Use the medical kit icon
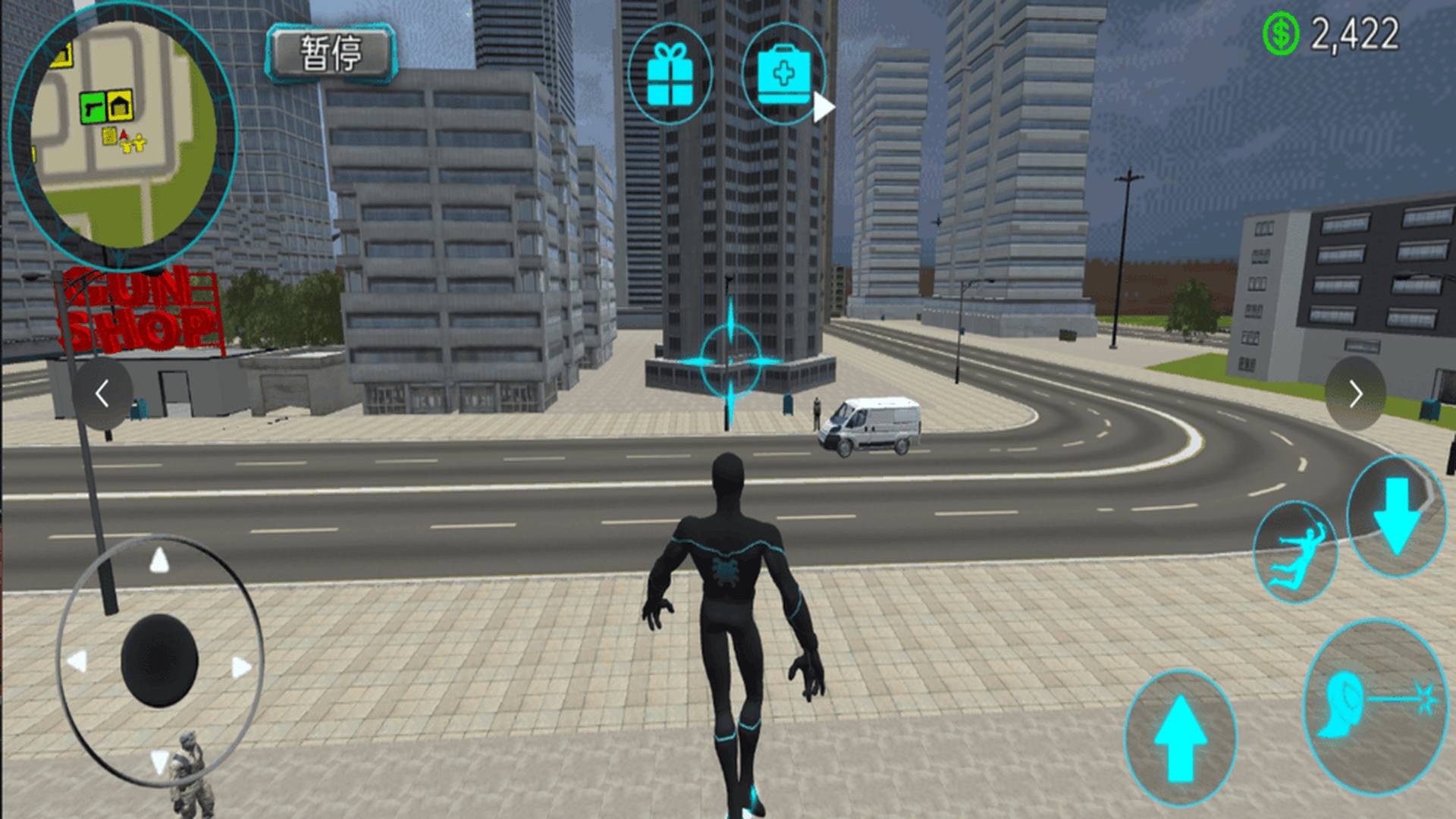 [783, 74]
